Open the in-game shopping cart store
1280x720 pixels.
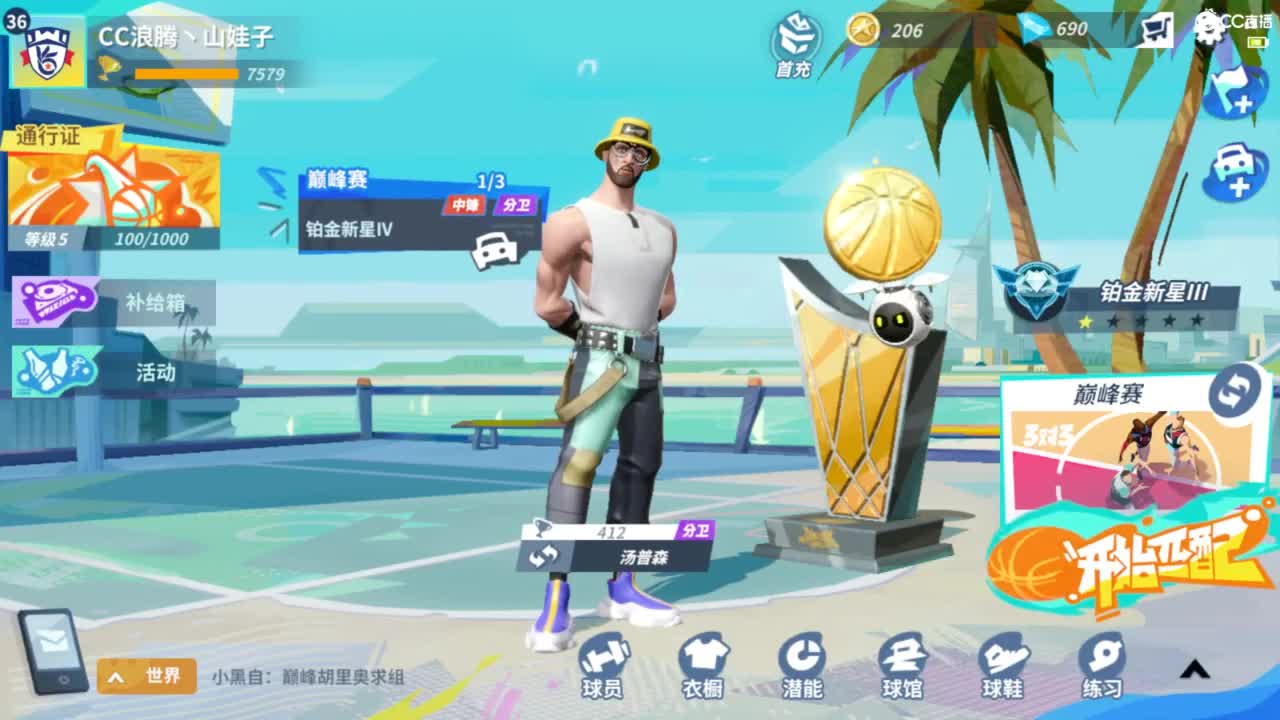[1157, 30]
